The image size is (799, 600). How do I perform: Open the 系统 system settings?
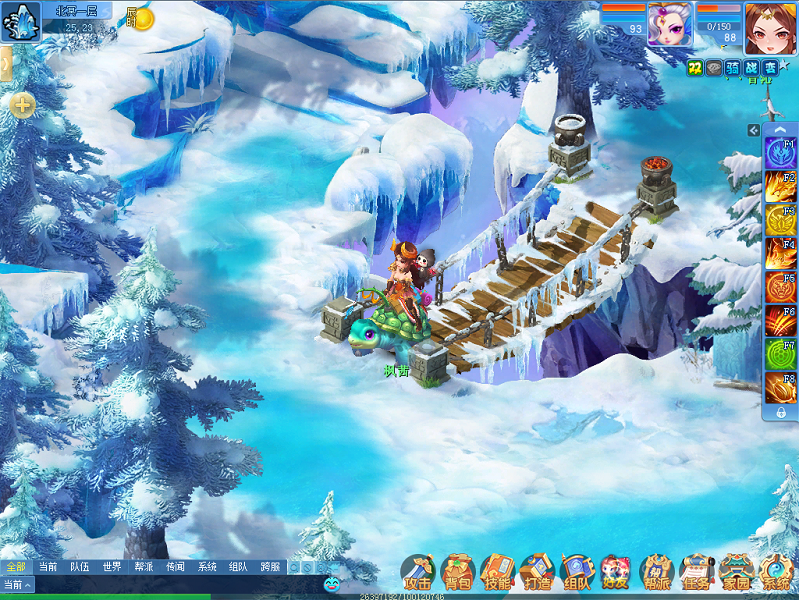776,573
